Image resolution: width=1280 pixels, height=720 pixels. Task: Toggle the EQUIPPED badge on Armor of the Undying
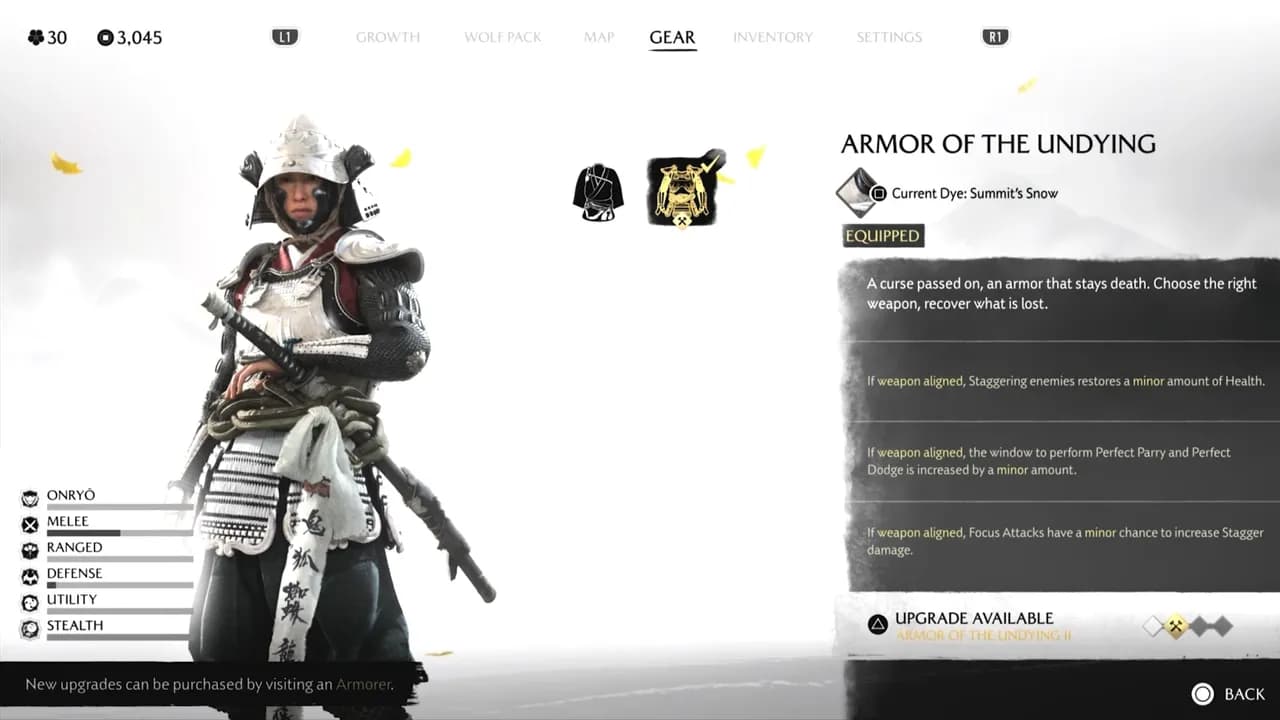click(882, 235)
